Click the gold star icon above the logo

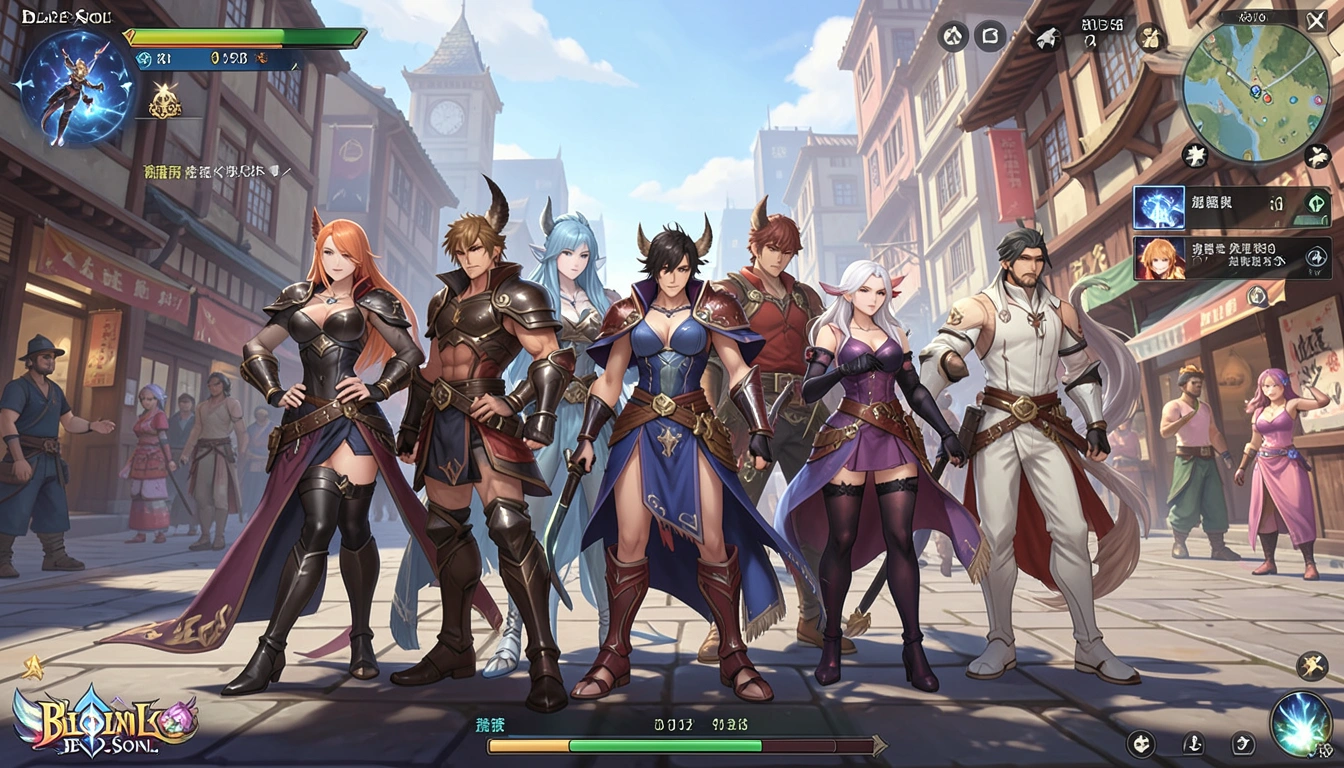coord(32,668)
